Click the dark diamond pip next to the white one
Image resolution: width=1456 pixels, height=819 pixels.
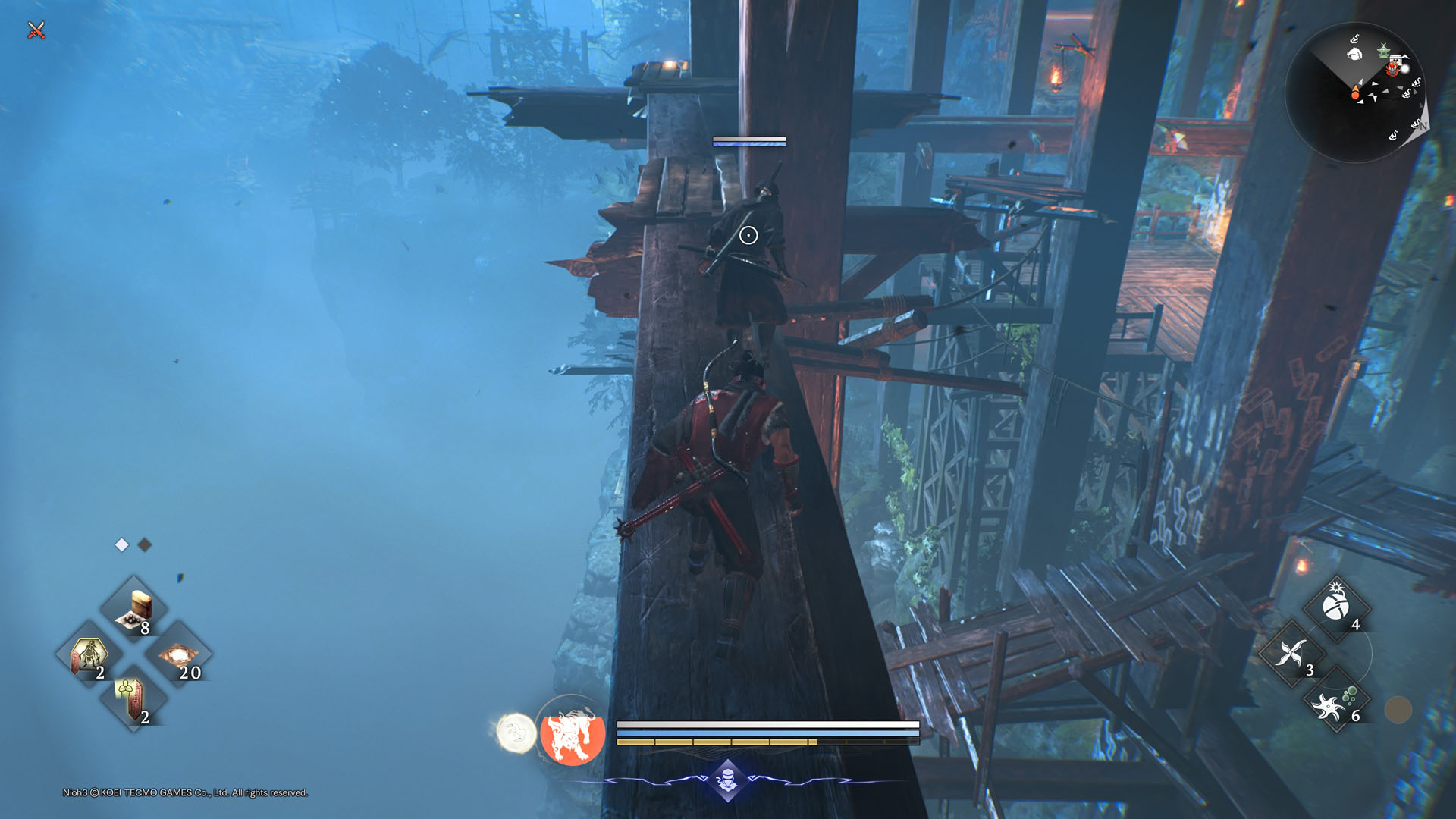point(144,544)
